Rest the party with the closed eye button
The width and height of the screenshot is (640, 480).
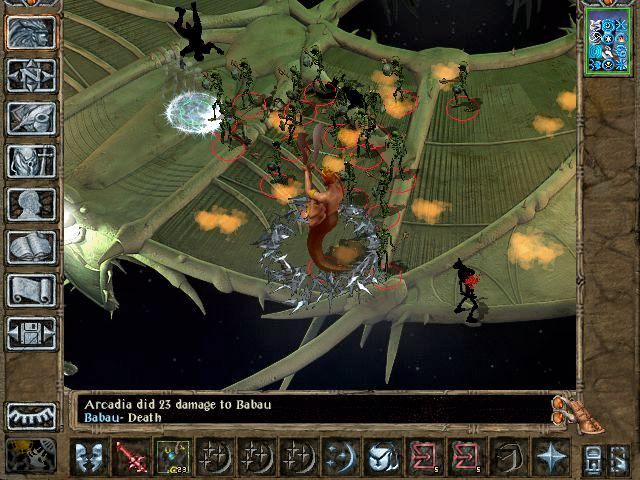[31, 414]
